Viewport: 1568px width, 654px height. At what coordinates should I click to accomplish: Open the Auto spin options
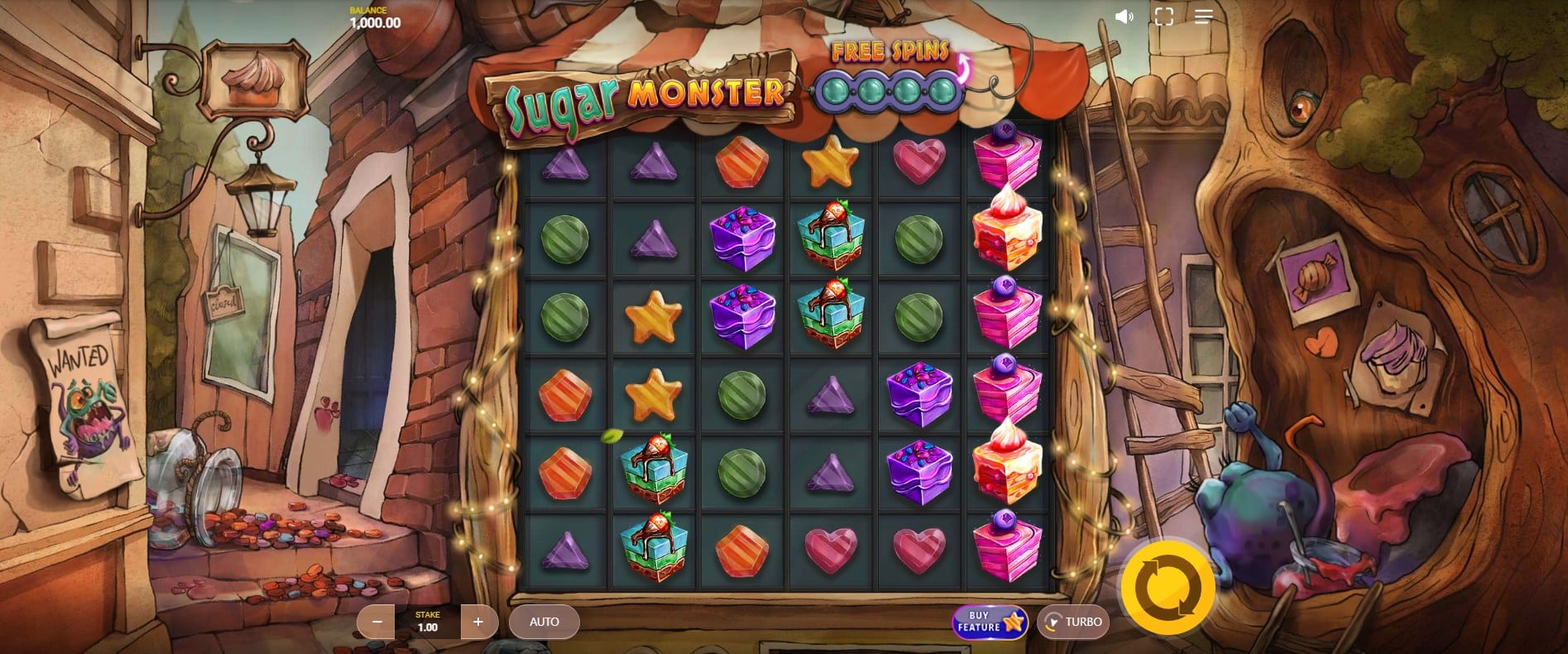[x=544, y=622]
